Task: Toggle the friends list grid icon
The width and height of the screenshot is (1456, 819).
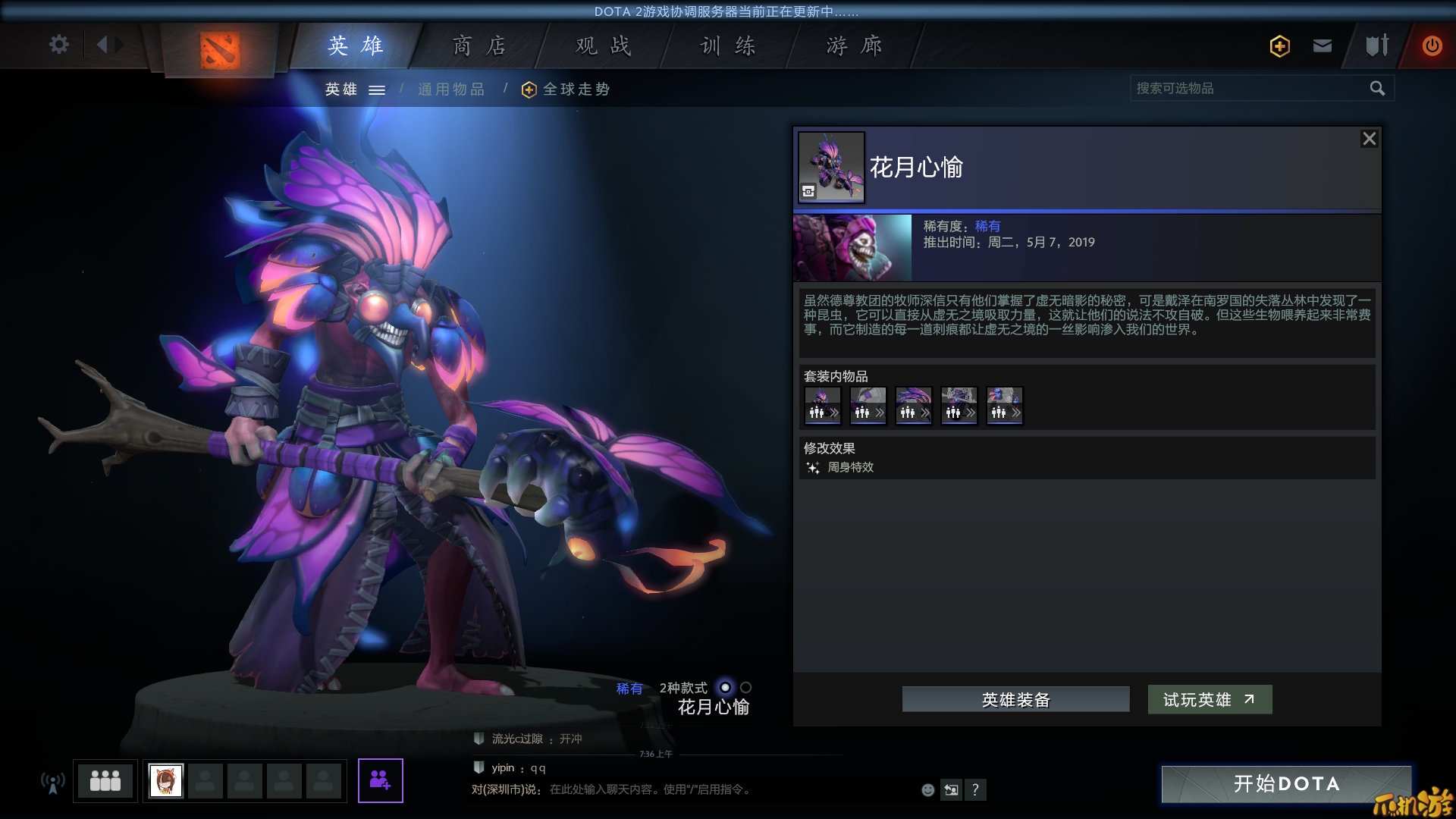Action: pos(105,781)
